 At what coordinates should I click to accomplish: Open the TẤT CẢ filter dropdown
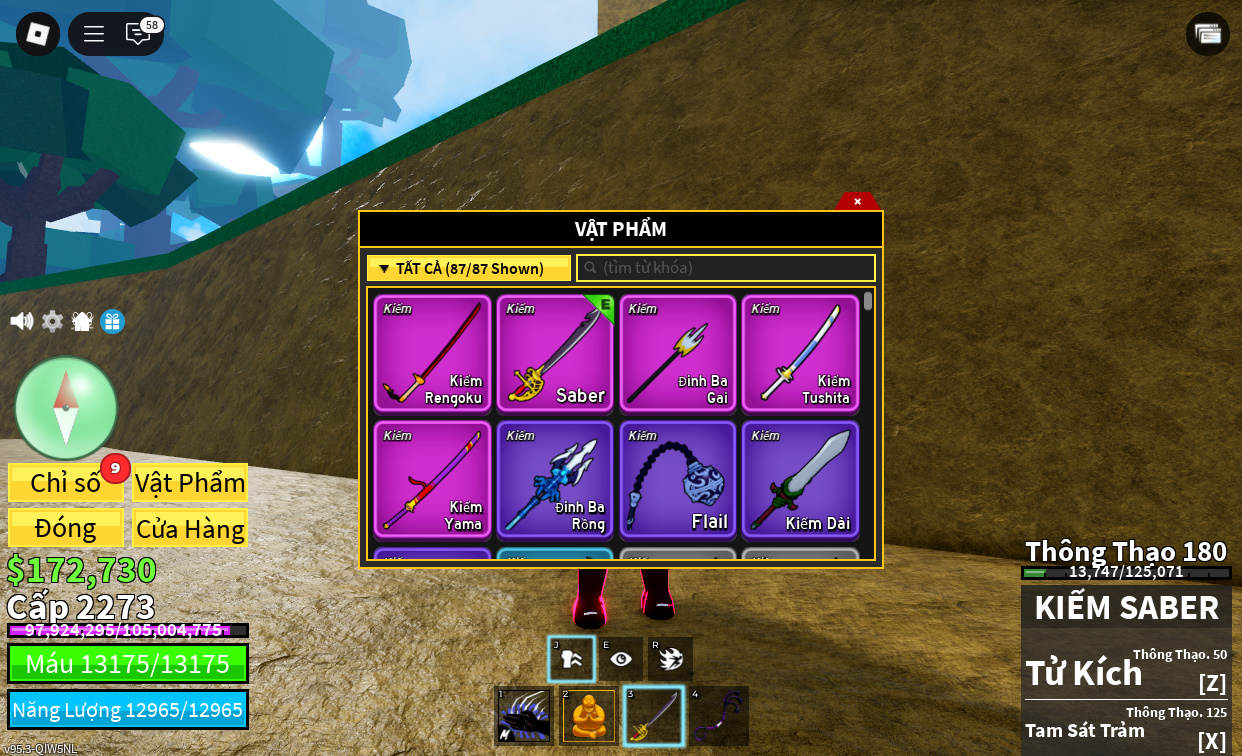coord(469,268)
